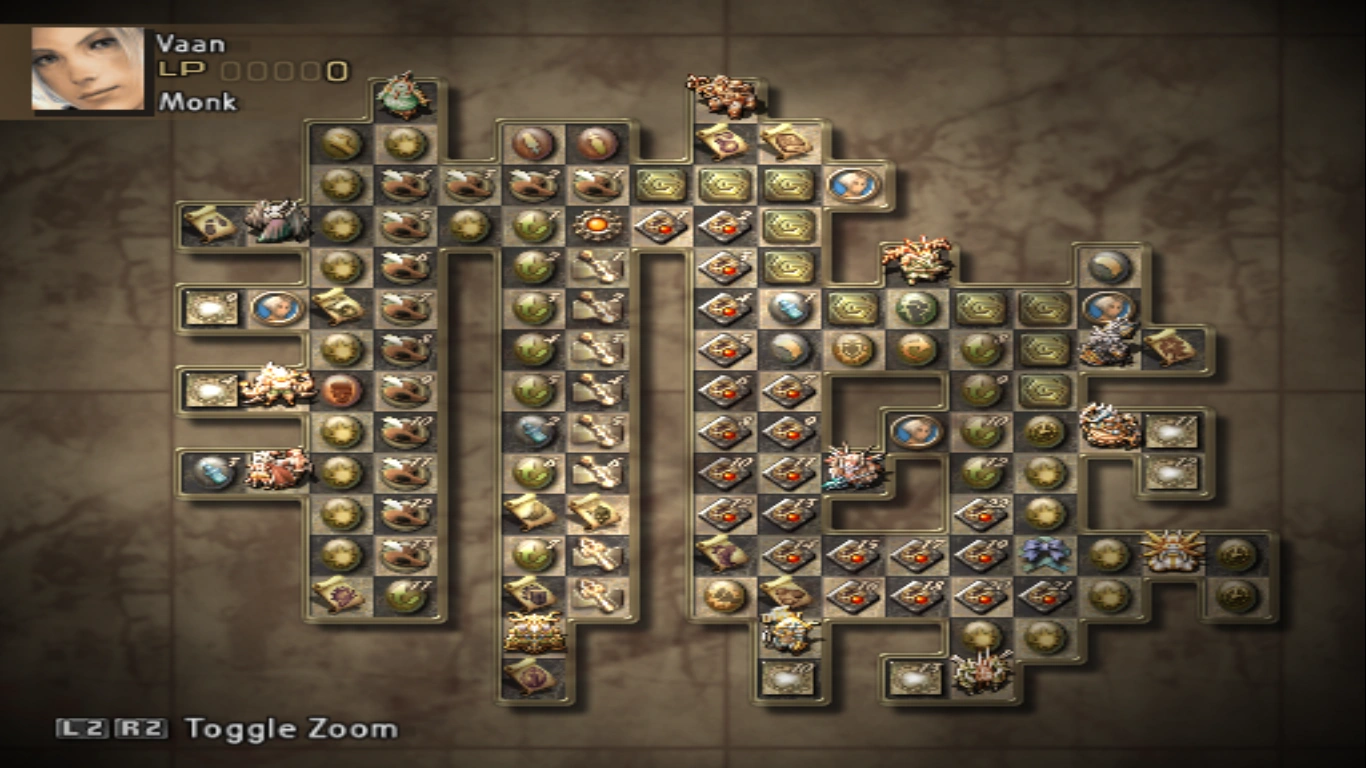Select the orange shield license tile
The width and height of the screenshot is (1366, 768).
pyautogui.click(x=853, y=348)
